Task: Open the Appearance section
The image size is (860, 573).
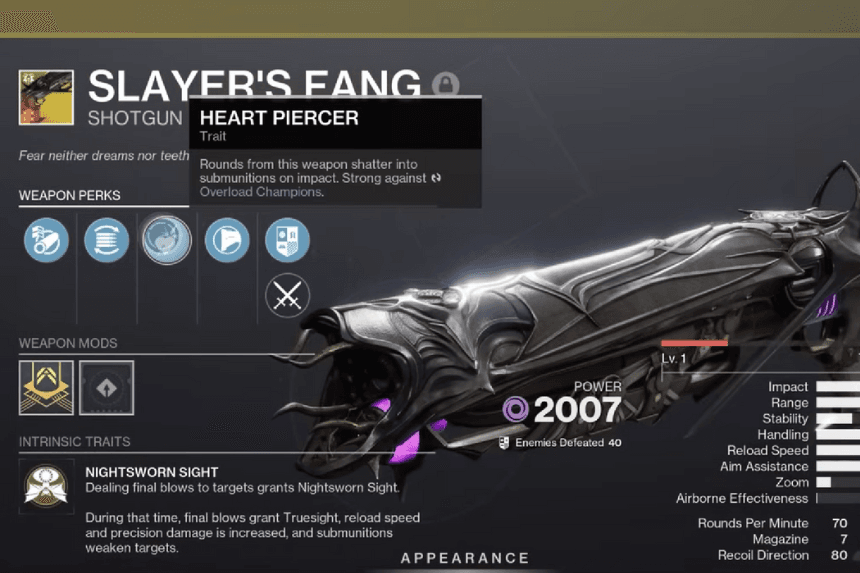Action: pyautogui.click(x=465, y=558)
